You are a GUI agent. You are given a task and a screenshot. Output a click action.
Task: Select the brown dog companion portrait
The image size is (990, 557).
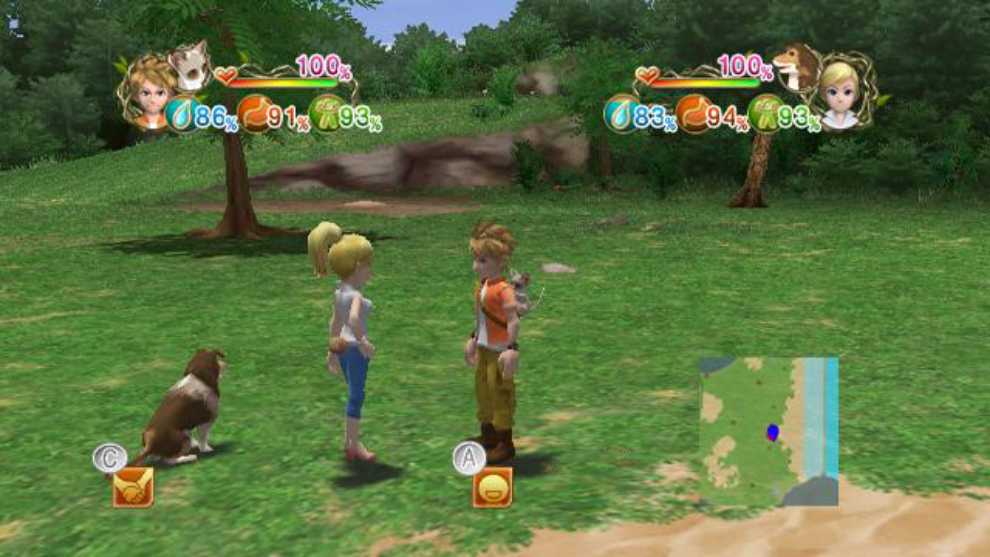click(798, 66)
